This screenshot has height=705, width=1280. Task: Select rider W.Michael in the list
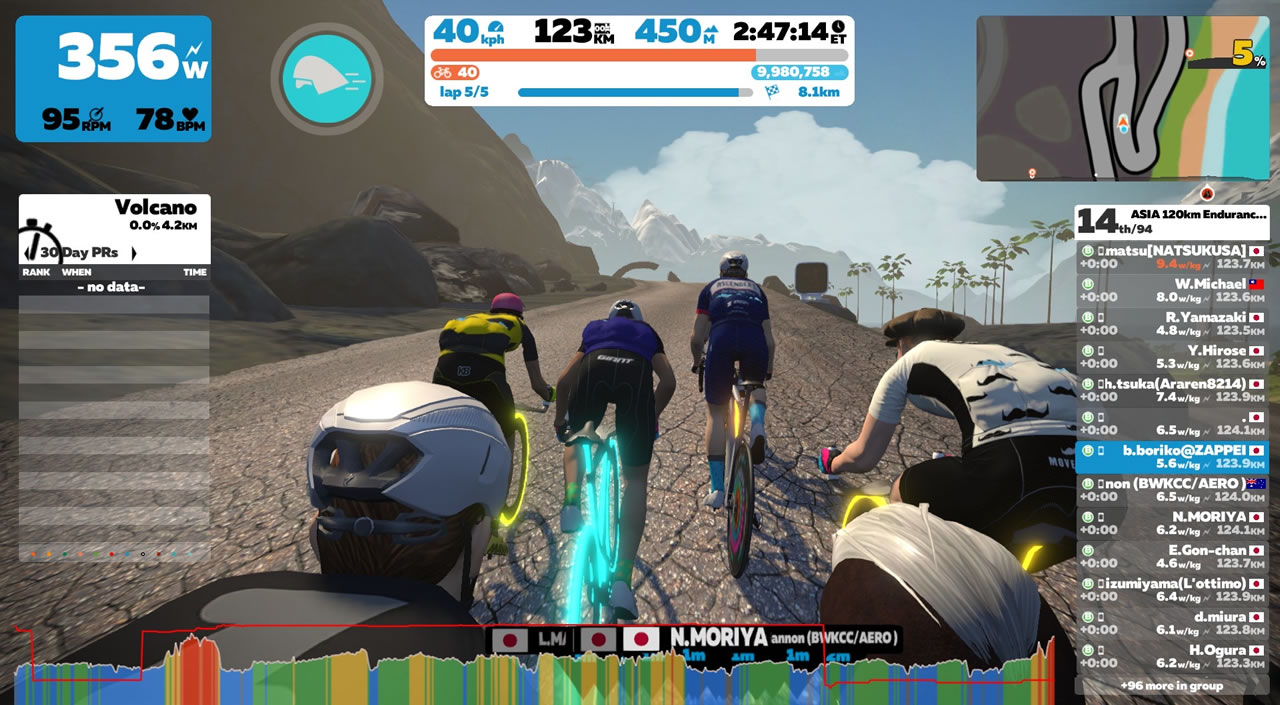pos(1172,290)
